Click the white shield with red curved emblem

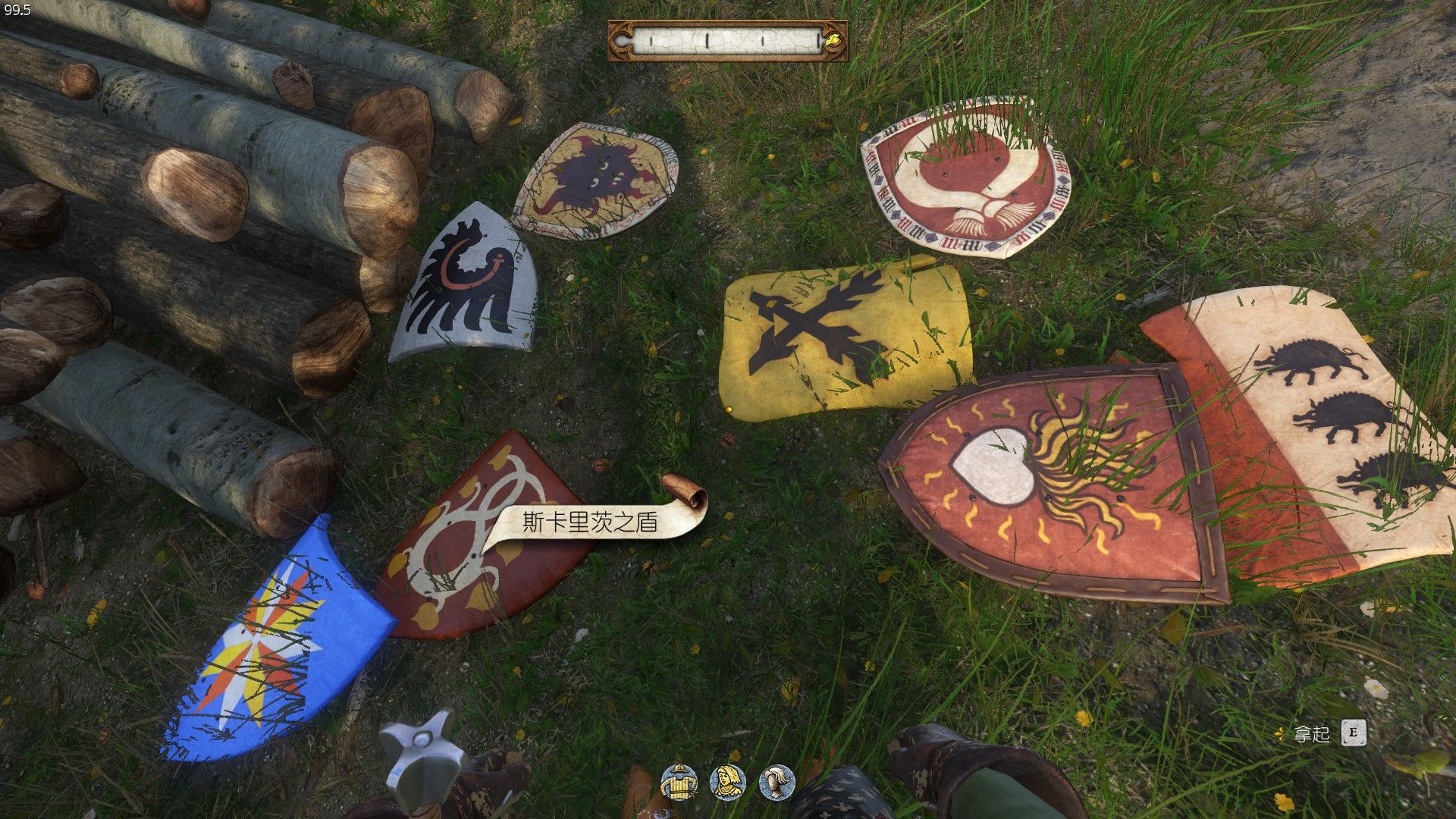click(967, 178)
